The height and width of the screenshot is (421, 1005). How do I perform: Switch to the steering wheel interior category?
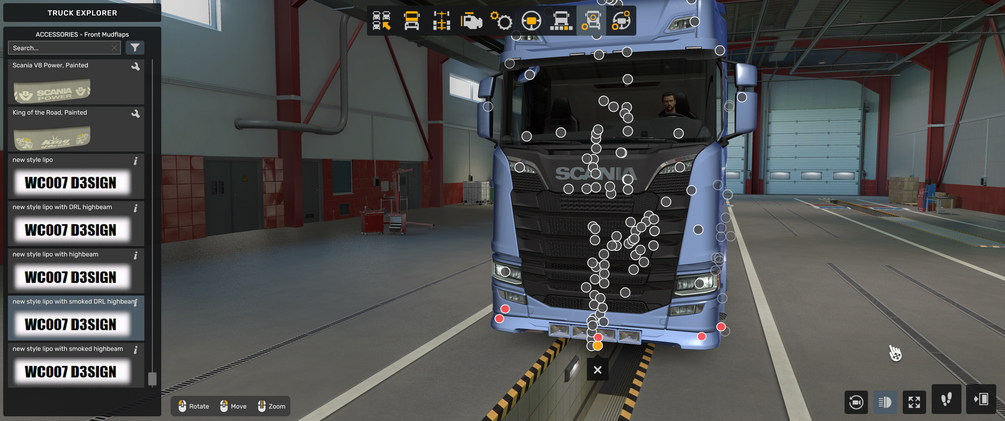click(x=532, y=21)
